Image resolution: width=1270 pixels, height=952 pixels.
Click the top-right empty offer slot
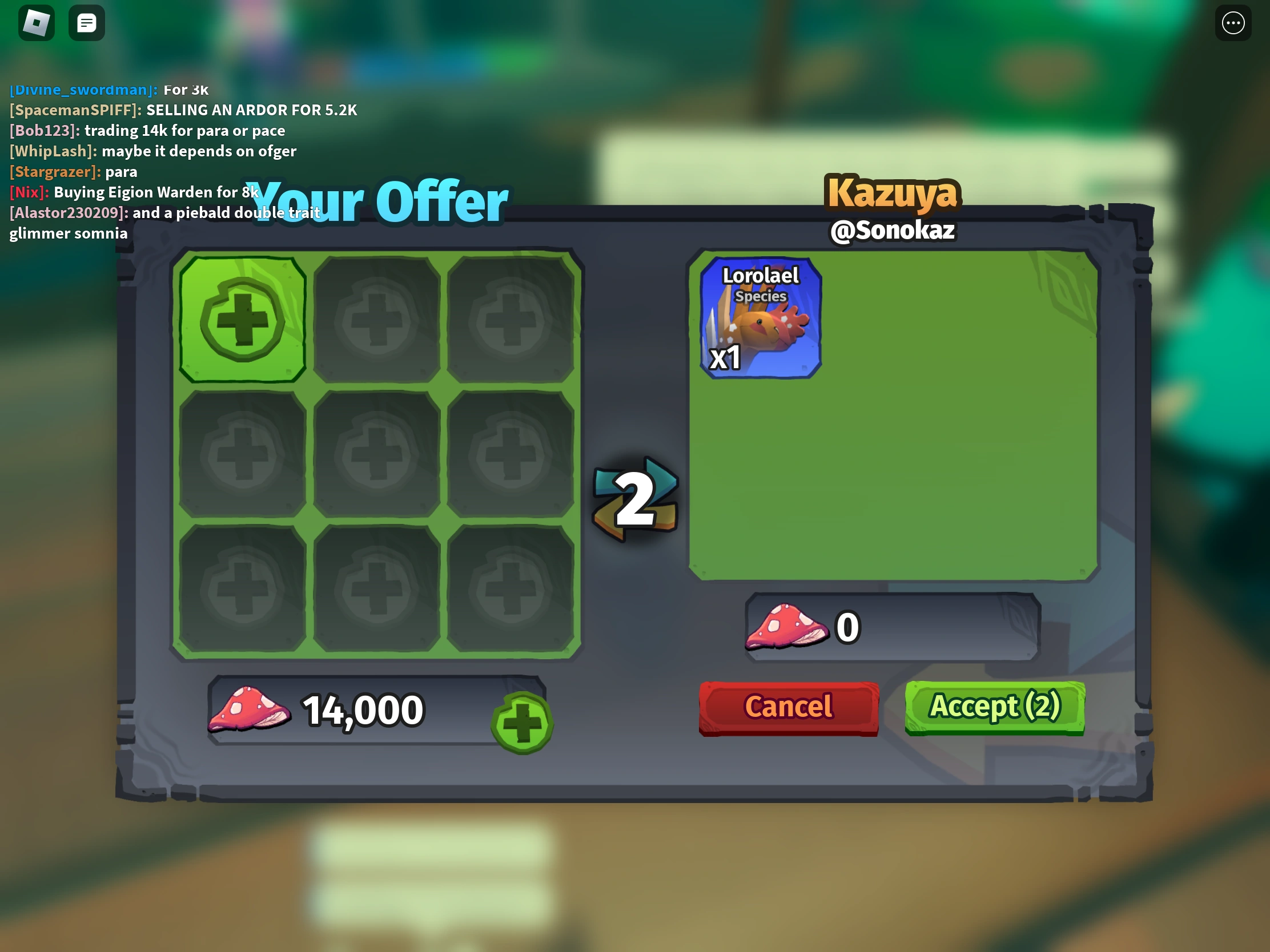[511, 317]
